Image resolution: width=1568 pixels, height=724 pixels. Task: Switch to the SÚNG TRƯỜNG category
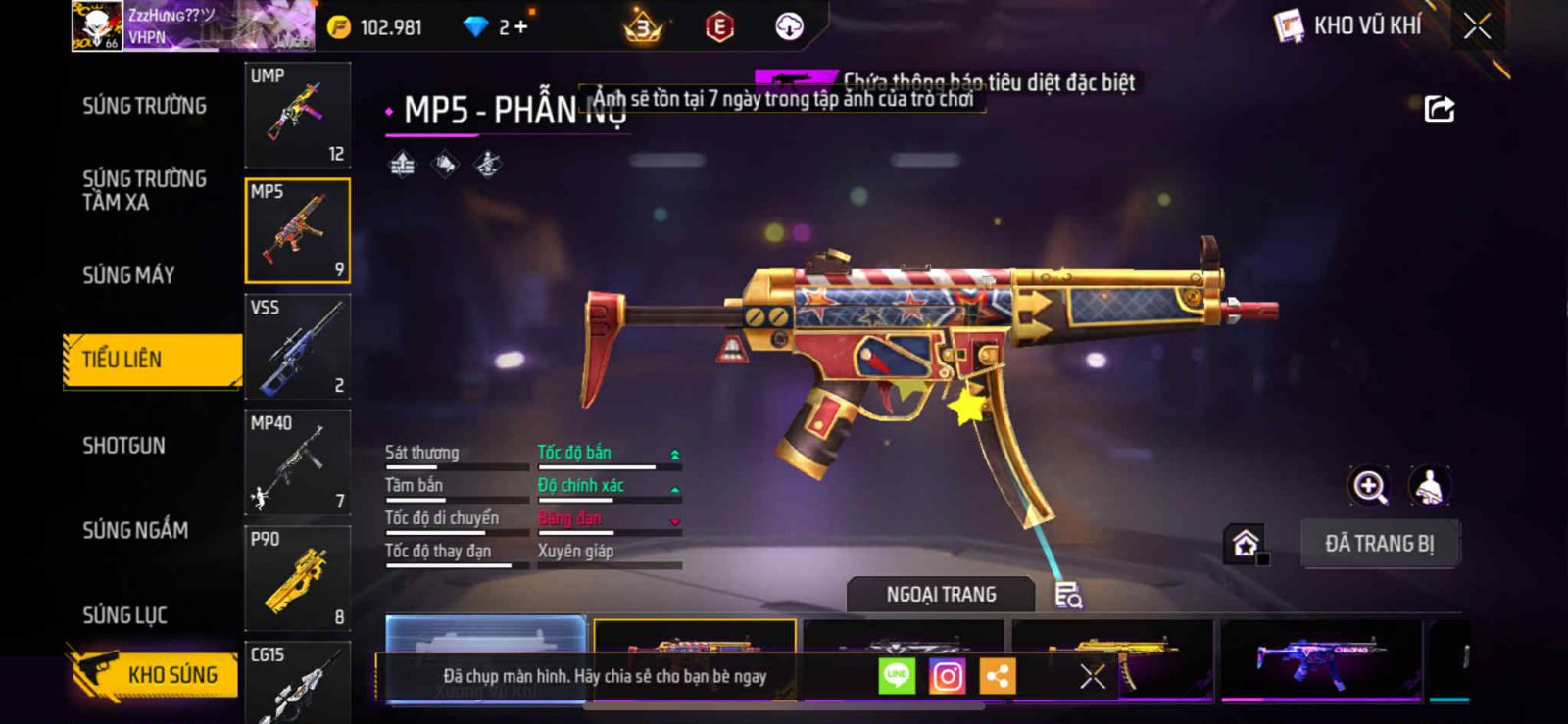144,106
